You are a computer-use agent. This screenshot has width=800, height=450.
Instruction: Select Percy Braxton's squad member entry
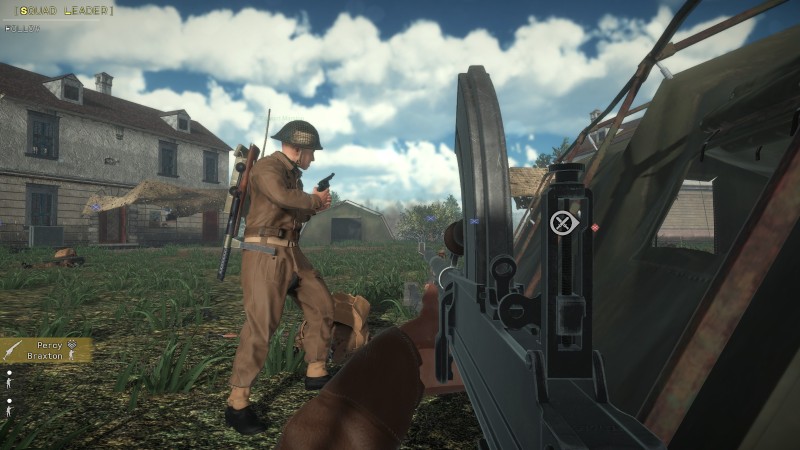(47, 350)
